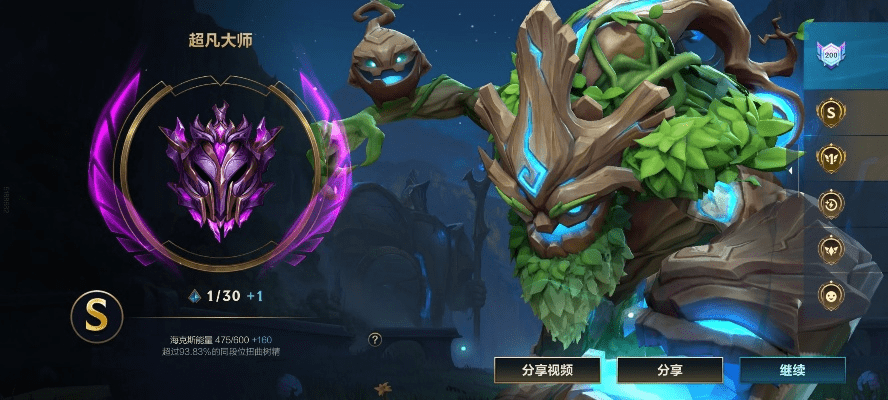Choose the 分享视频 share video button
888x400 pixels.
click(x=547, y=370)
